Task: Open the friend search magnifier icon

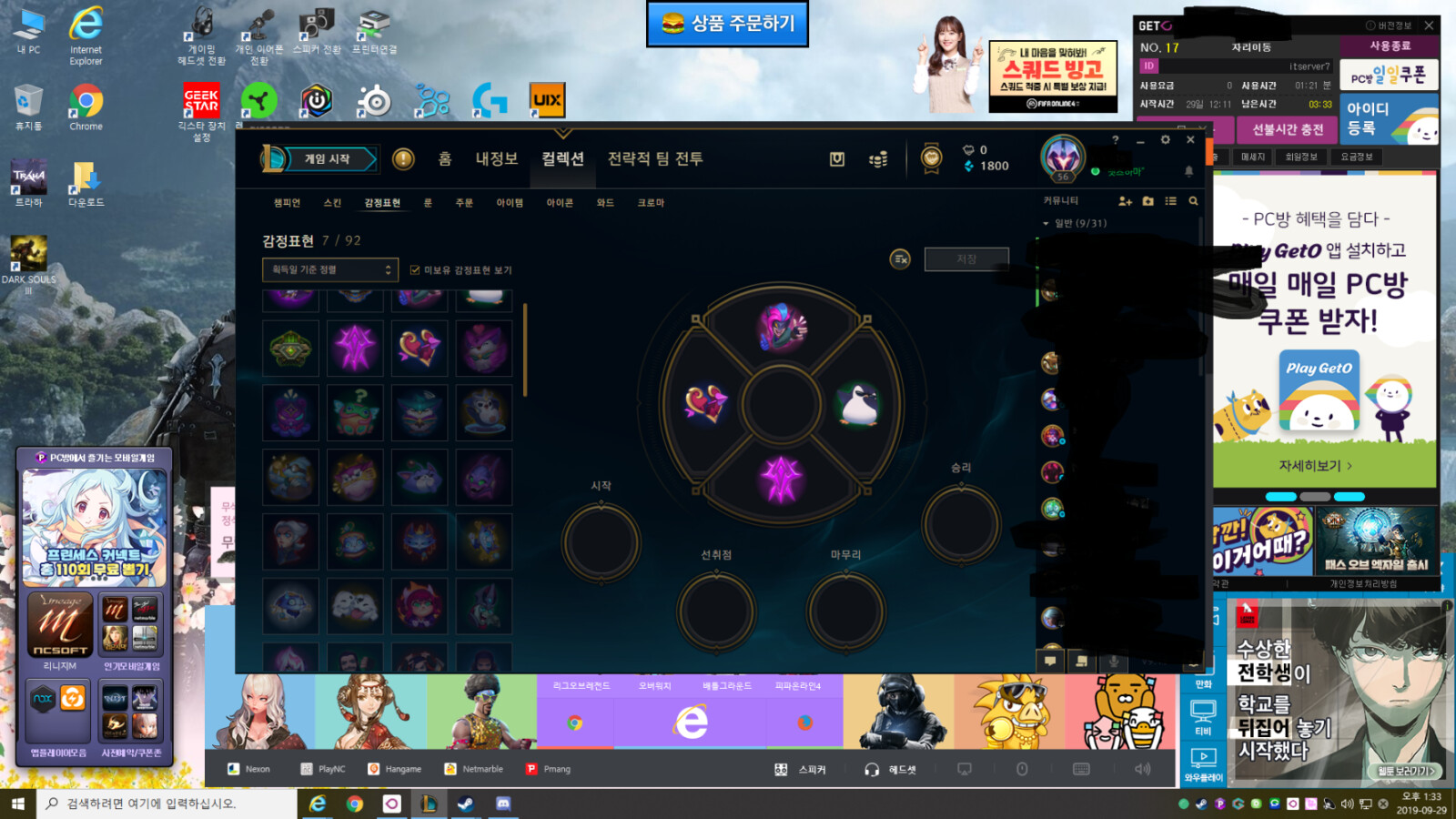Action: point(1195,201)
